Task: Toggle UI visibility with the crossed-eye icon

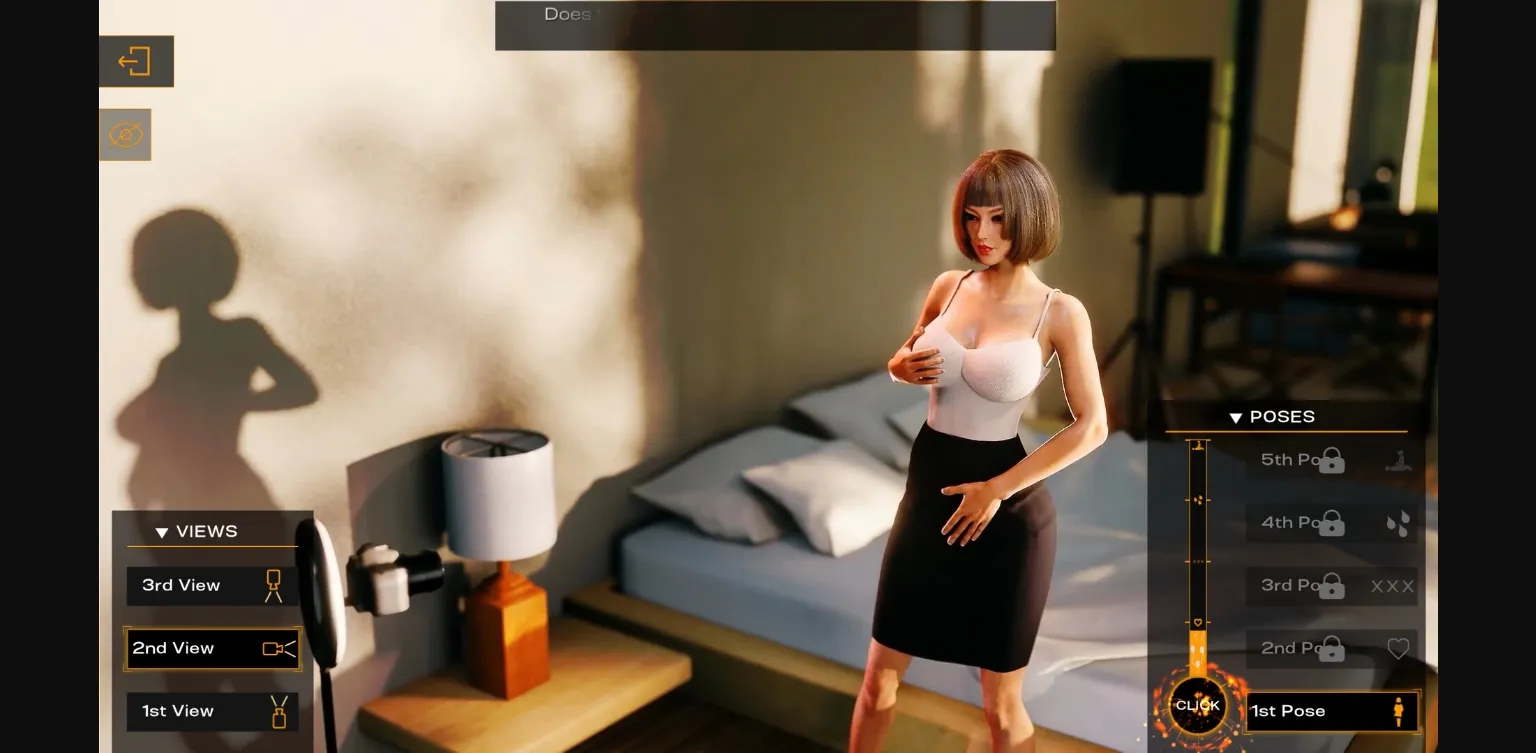Action: (x=125, y=134)
